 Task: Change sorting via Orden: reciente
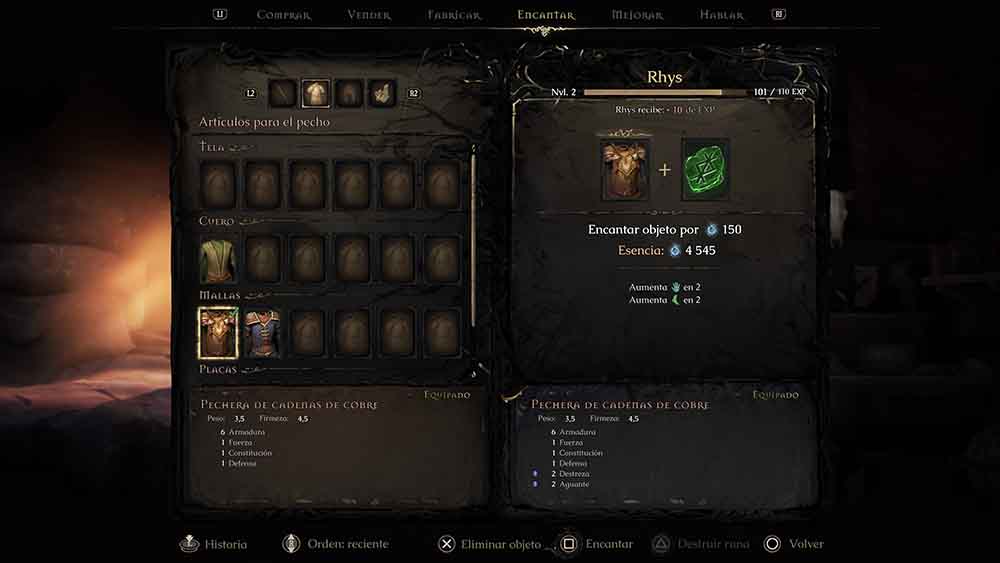pos(335,544)
